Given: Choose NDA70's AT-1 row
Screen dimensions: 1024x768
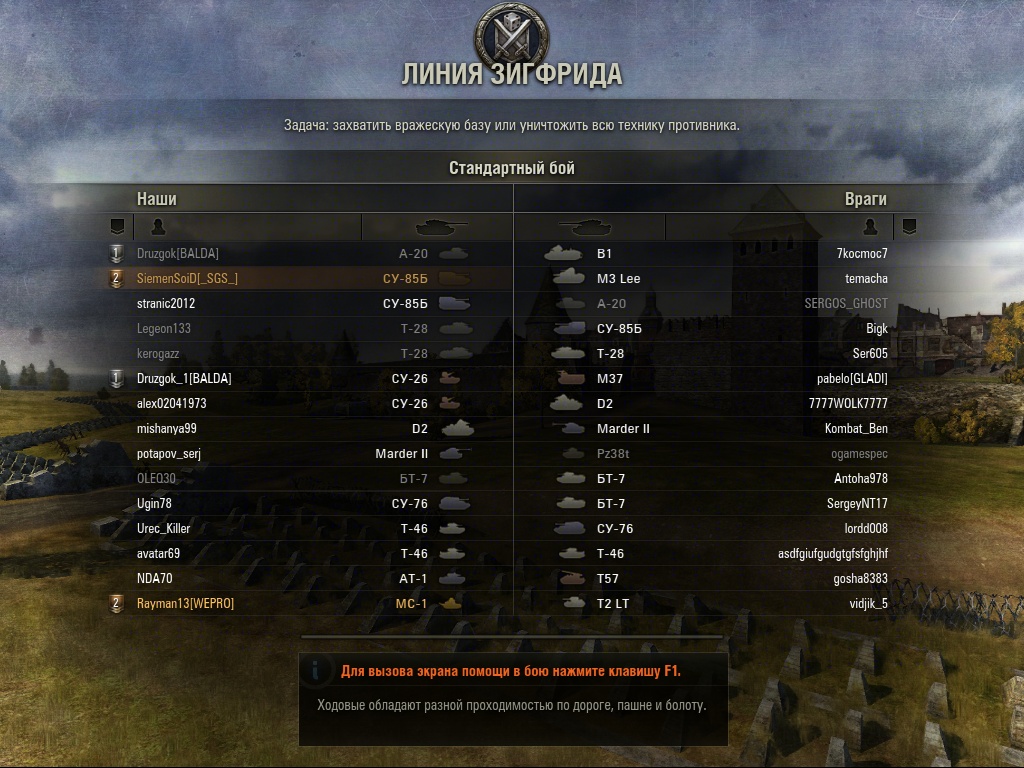Looking at the screenshot, I should pos(155,579).
